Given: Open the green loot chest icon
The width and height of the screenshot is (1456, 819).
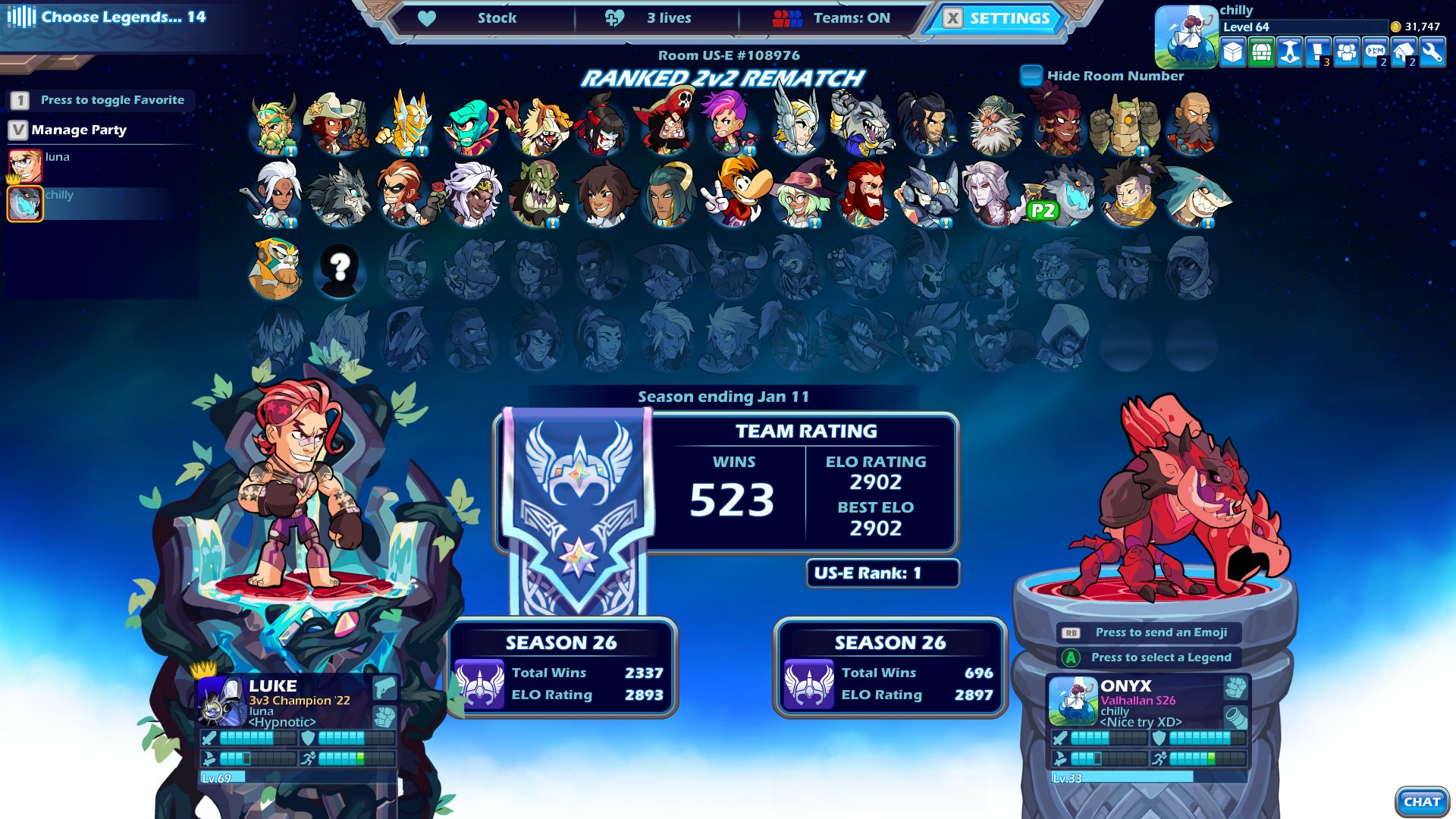Looking at the screenshot, I should click(1261, 53).
